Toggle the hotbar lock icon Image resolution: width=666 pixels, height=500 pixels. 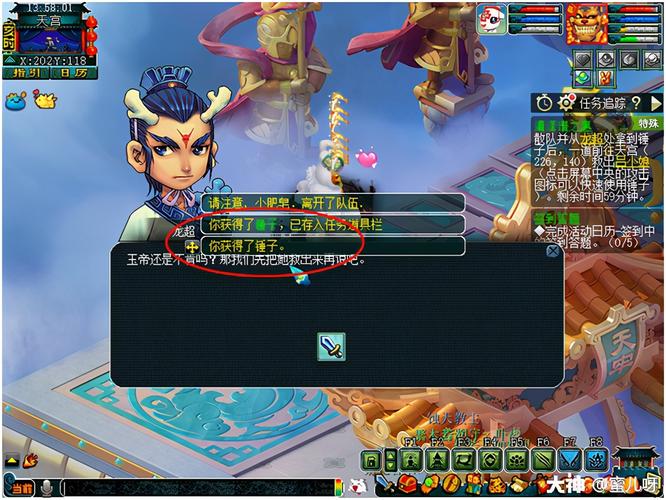(371, 460)
